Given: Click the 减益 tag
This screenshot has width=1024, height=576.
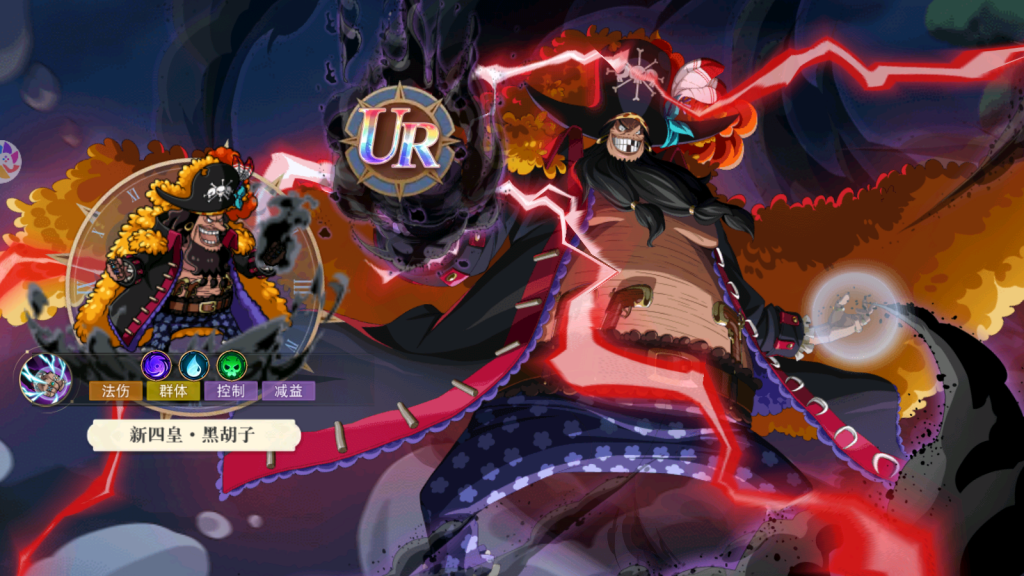Looking at the screenshot, I should pyautogui.click(x=289, y=391).
